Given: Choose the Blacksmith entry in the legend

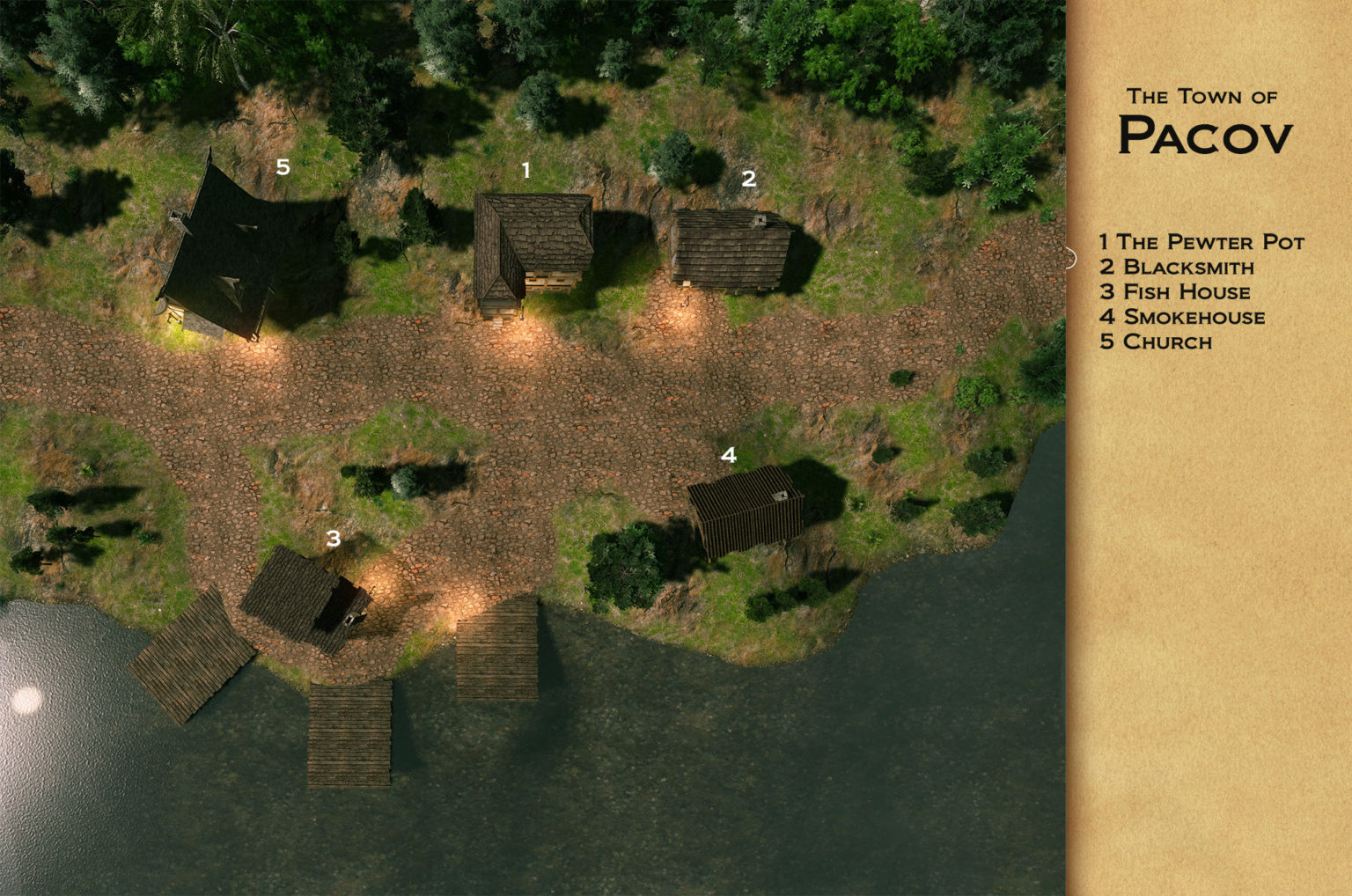Looking at the screenshot, I should click(x=1177, y=267).
